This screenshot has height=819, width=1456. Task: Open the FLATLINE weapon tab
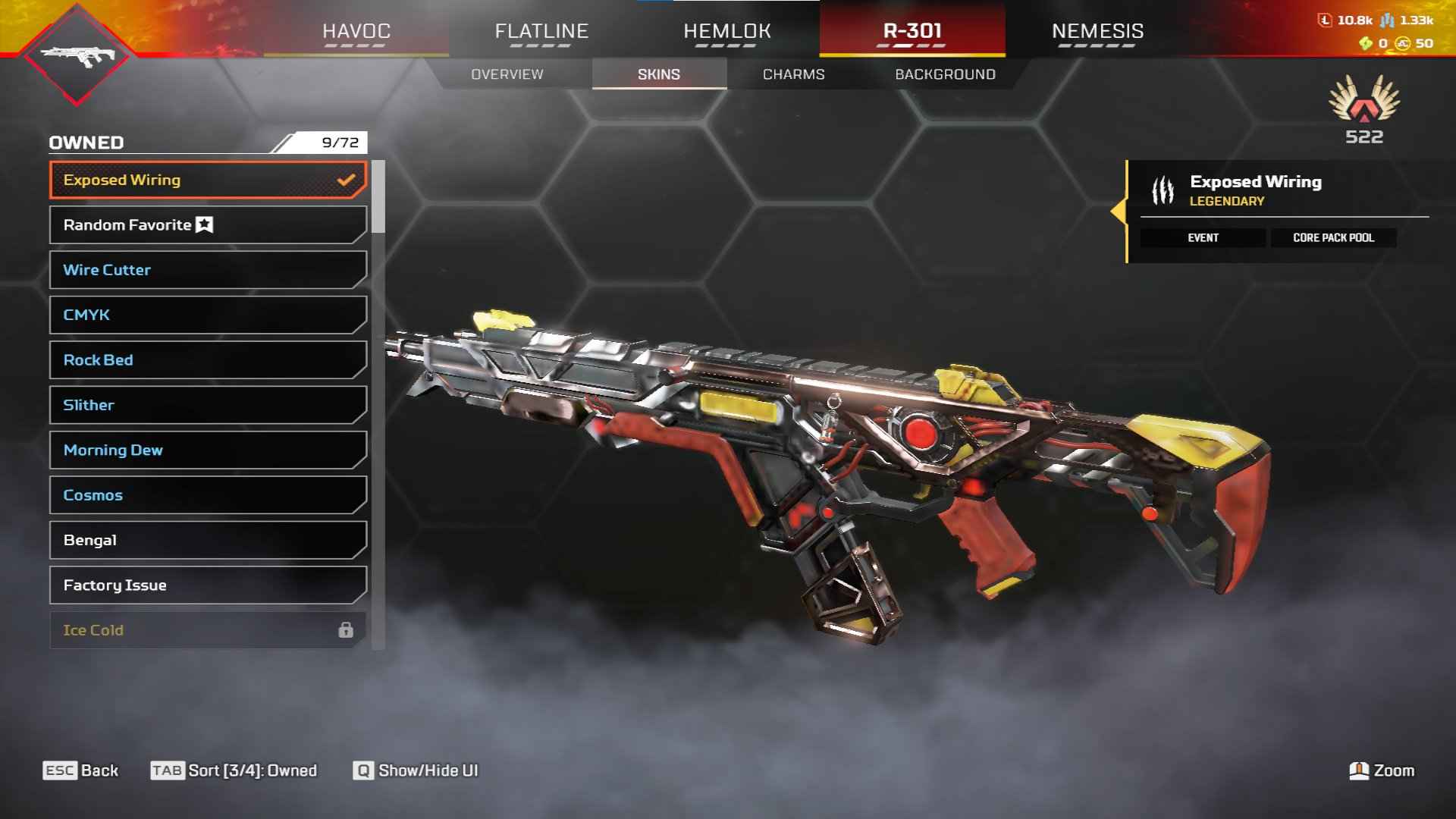coord(541,31)
